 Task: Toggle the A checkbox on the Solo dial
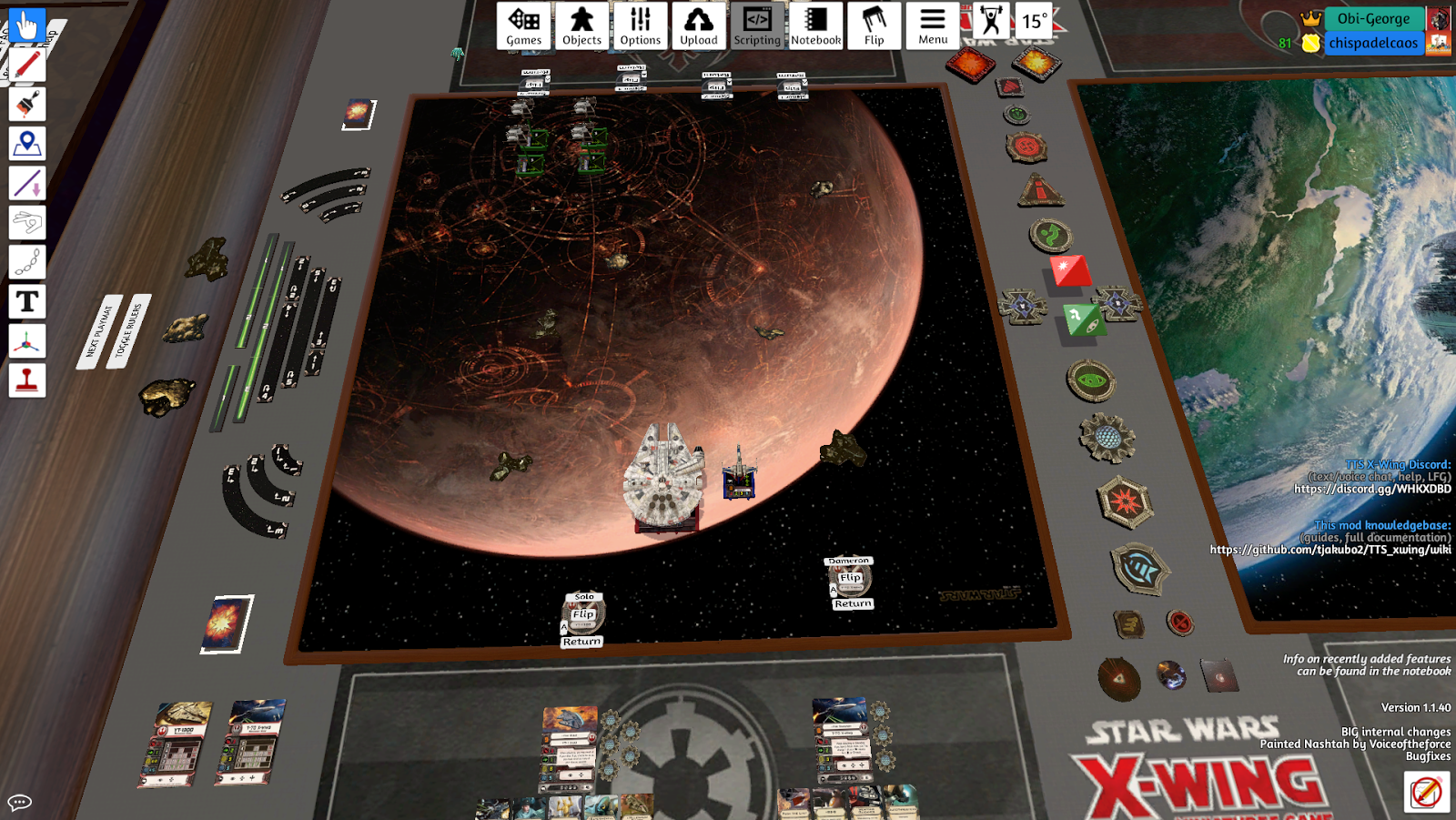point(563,628)
